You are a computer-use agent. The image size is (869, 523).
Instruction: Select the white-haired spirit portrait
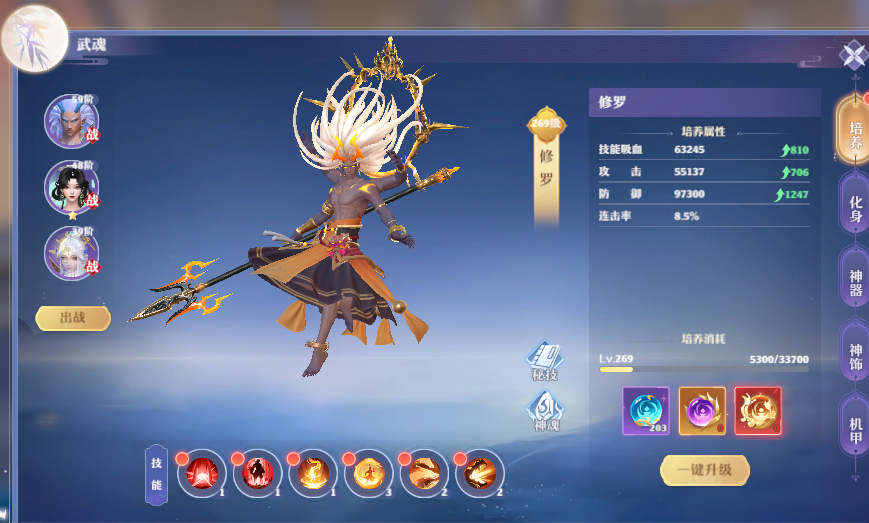tap(71, 252)
